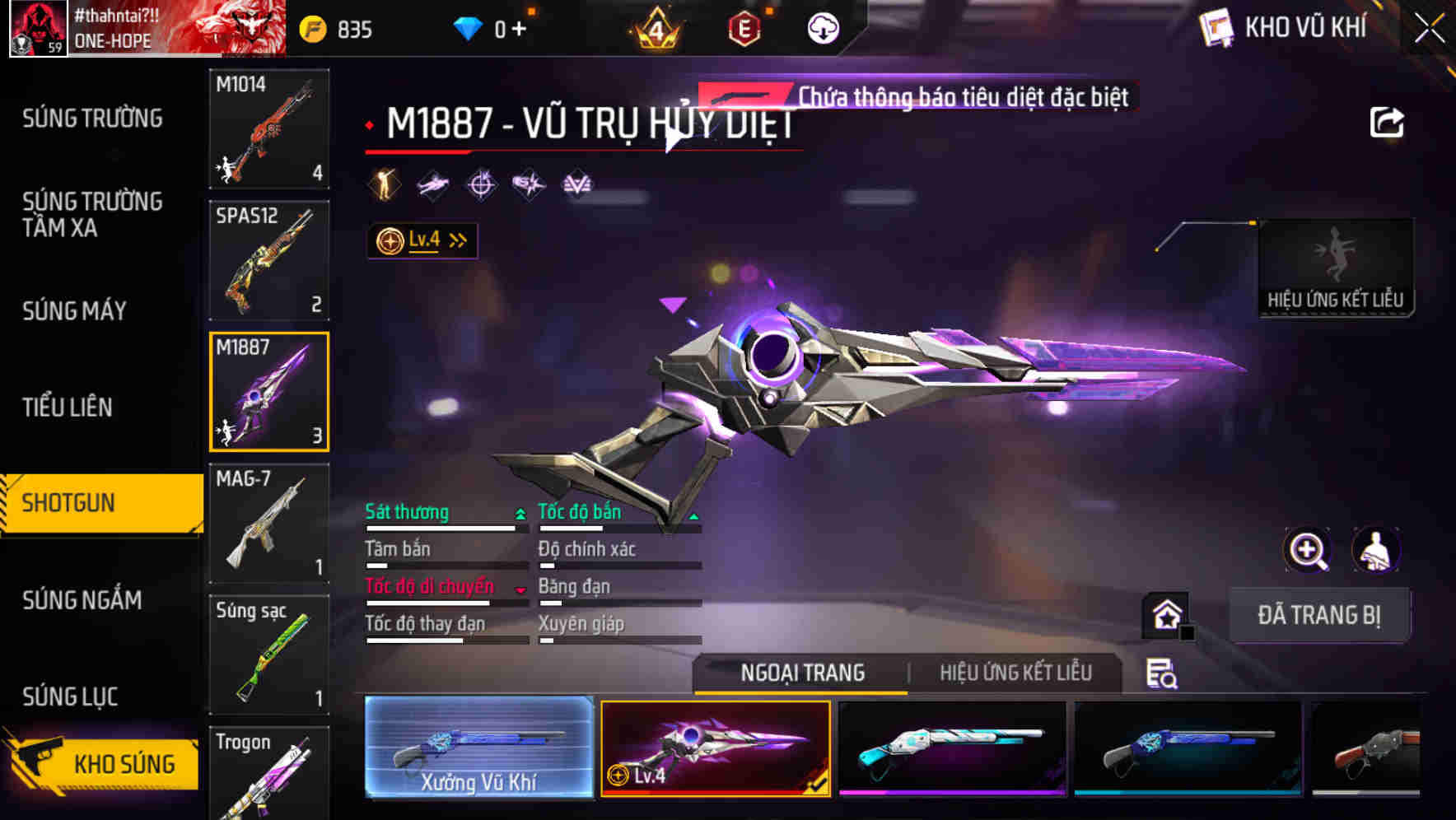Screen dimensions: 1456x820
Task: Toggle equip state via ĐÃ TRANG BỊ
Action: 1319,615
